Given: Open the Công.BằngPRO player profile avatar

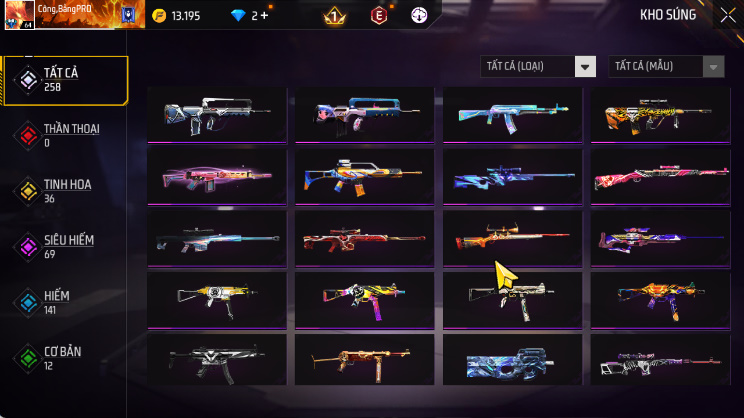Looking at the screenshot, I should pos(19,15).
